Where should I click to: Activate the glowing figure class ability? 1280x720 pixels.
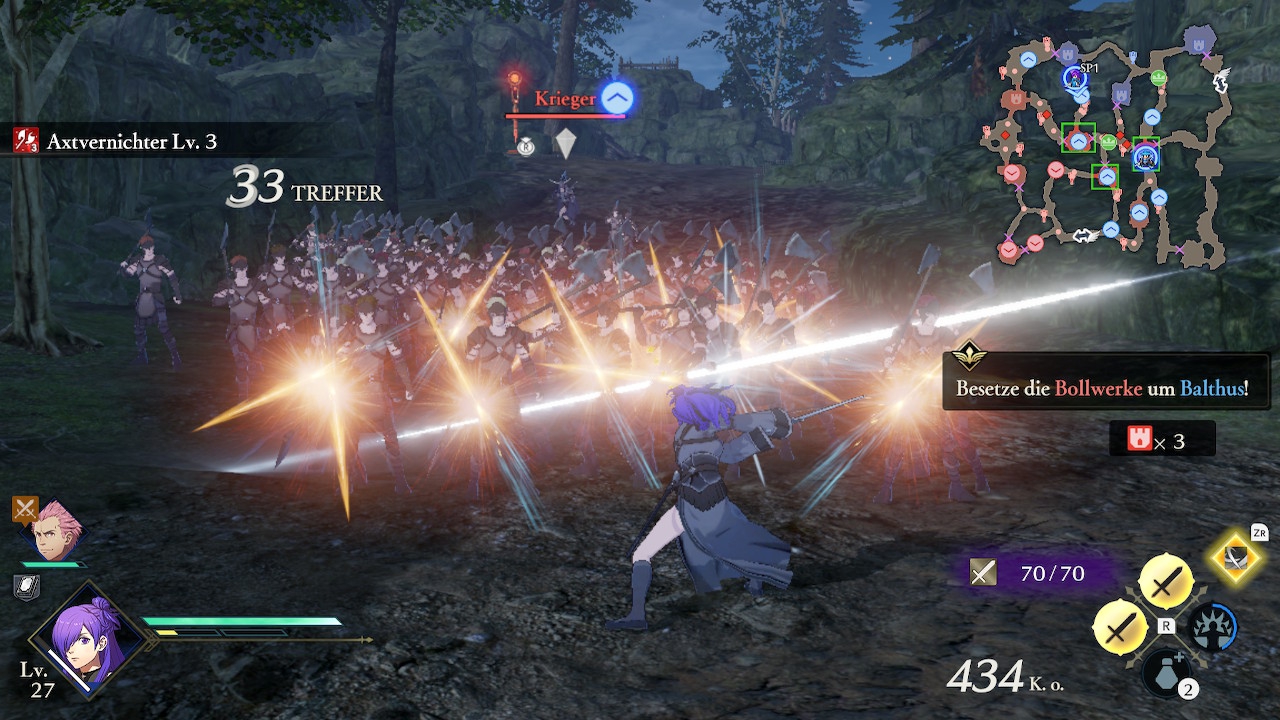point(1211,628)
